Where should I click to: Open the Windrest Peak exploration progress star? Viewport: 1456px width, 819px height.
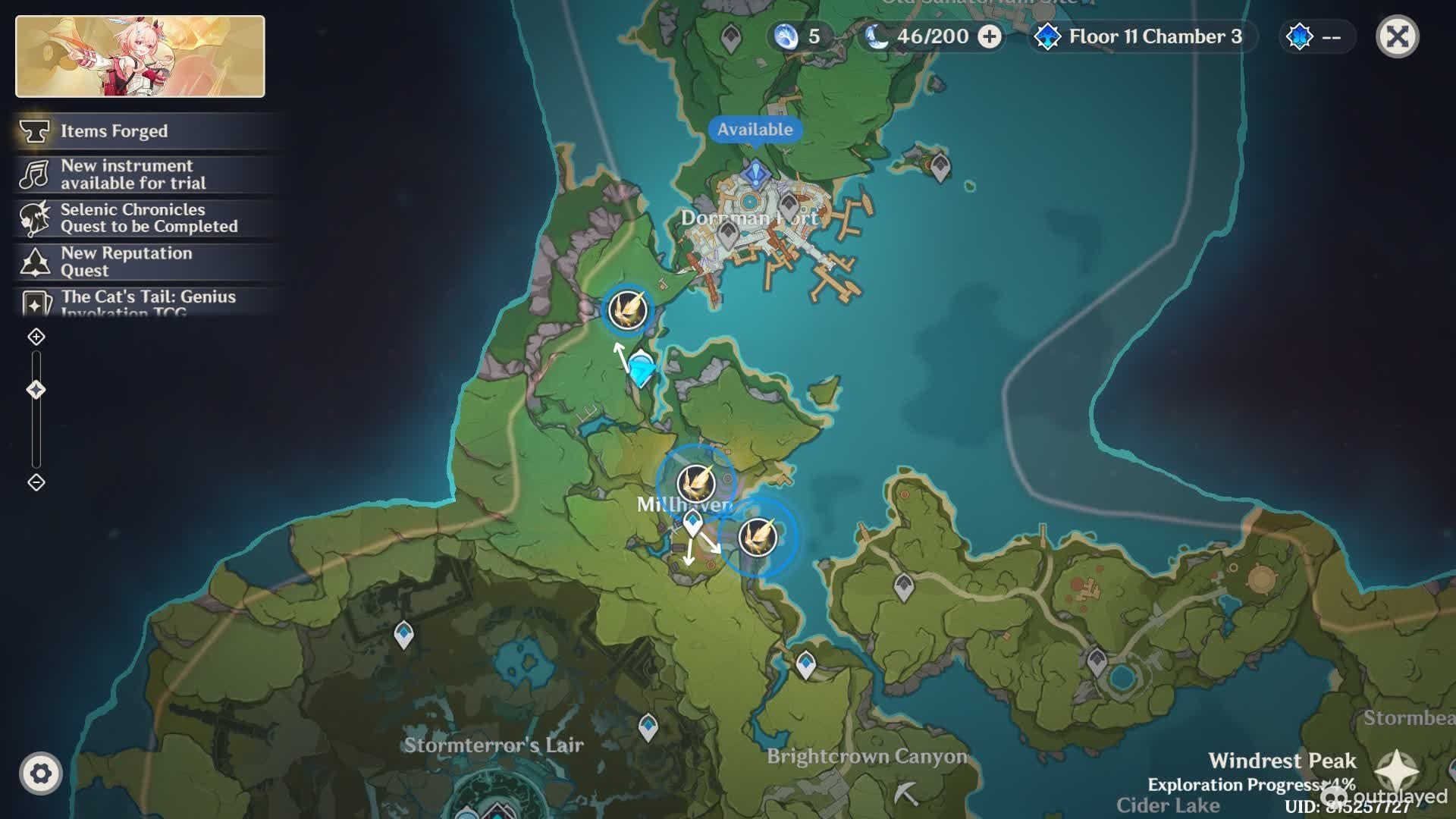click(1397, 770)
